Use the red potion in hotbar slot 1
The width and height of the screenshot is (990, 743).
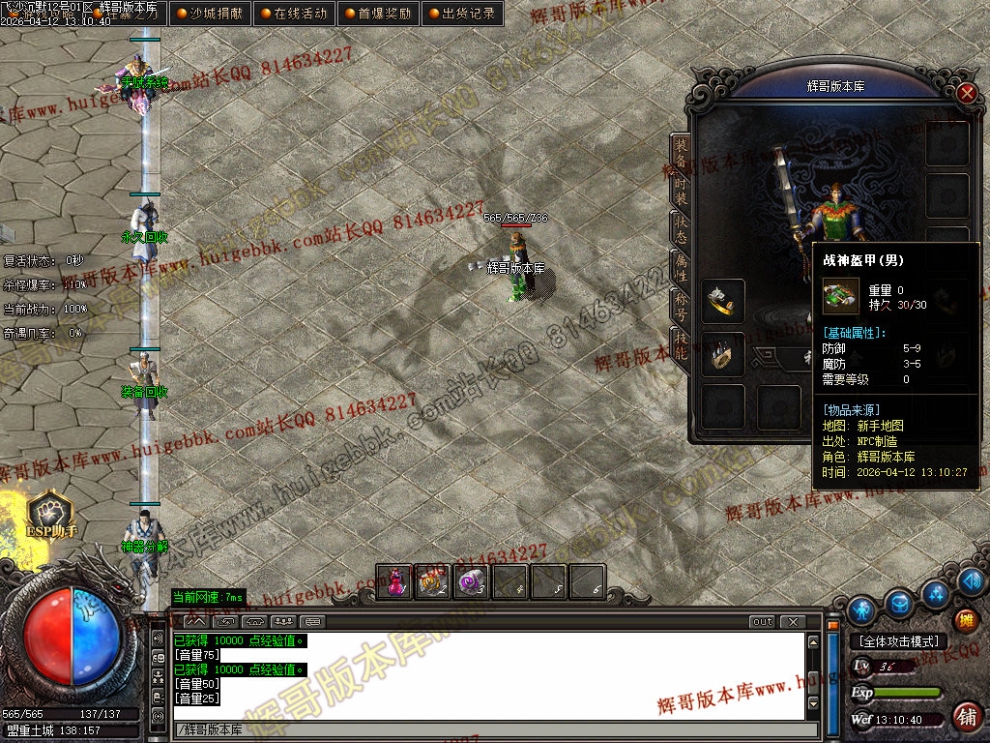pos(395,581)
